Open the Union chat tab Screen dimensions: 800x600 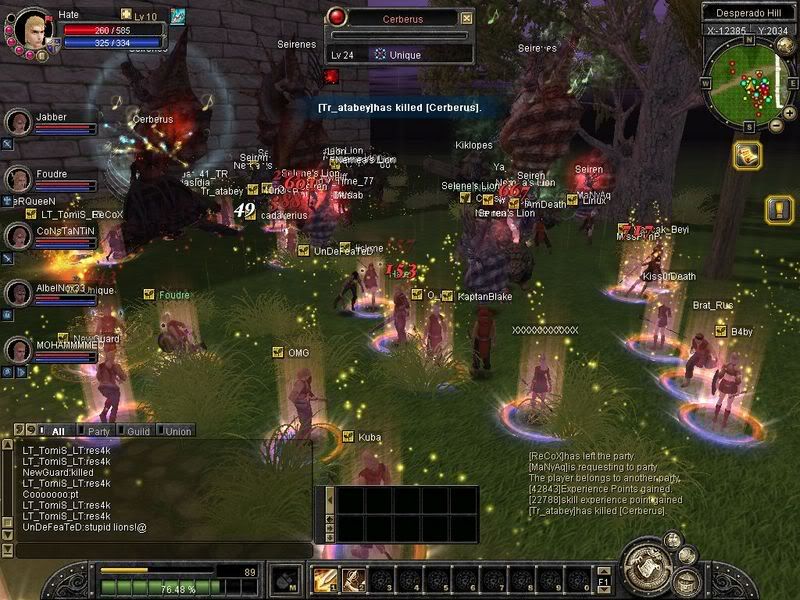(x=178, y=431)
